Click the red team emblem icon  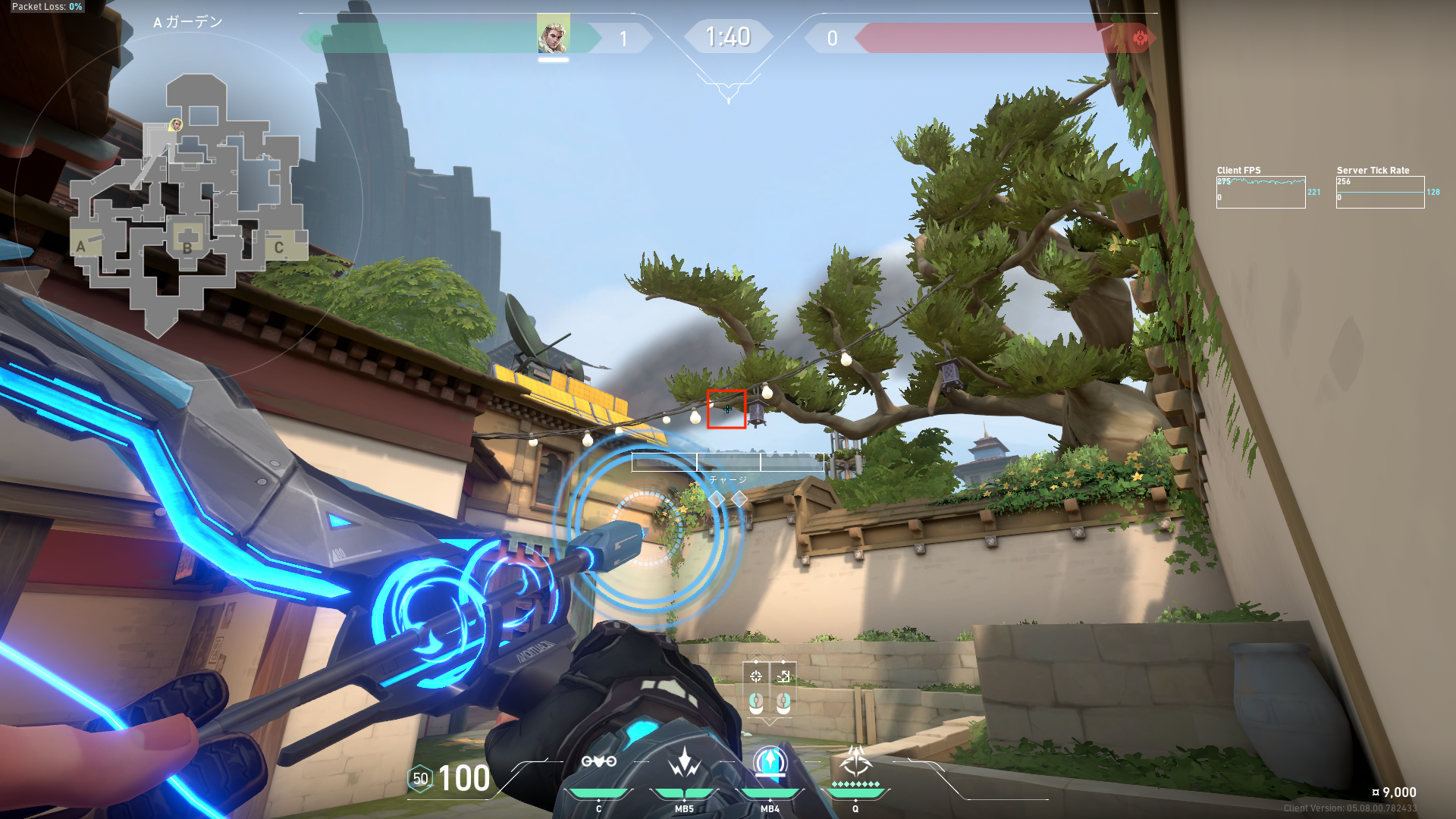(1139, 38)
